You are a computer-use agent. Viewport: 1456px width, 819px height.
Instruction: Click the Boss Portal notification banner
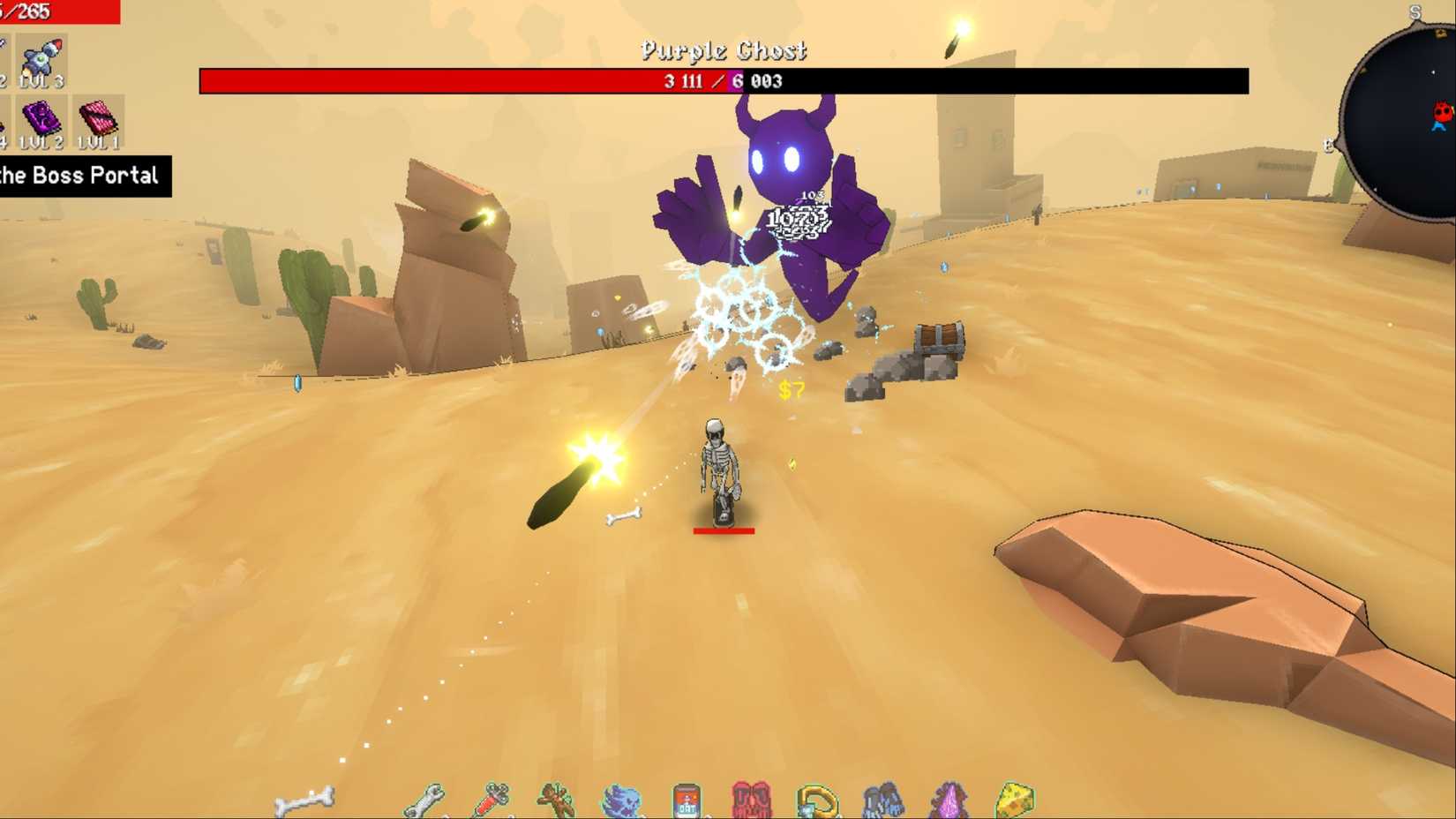[84, 176]
